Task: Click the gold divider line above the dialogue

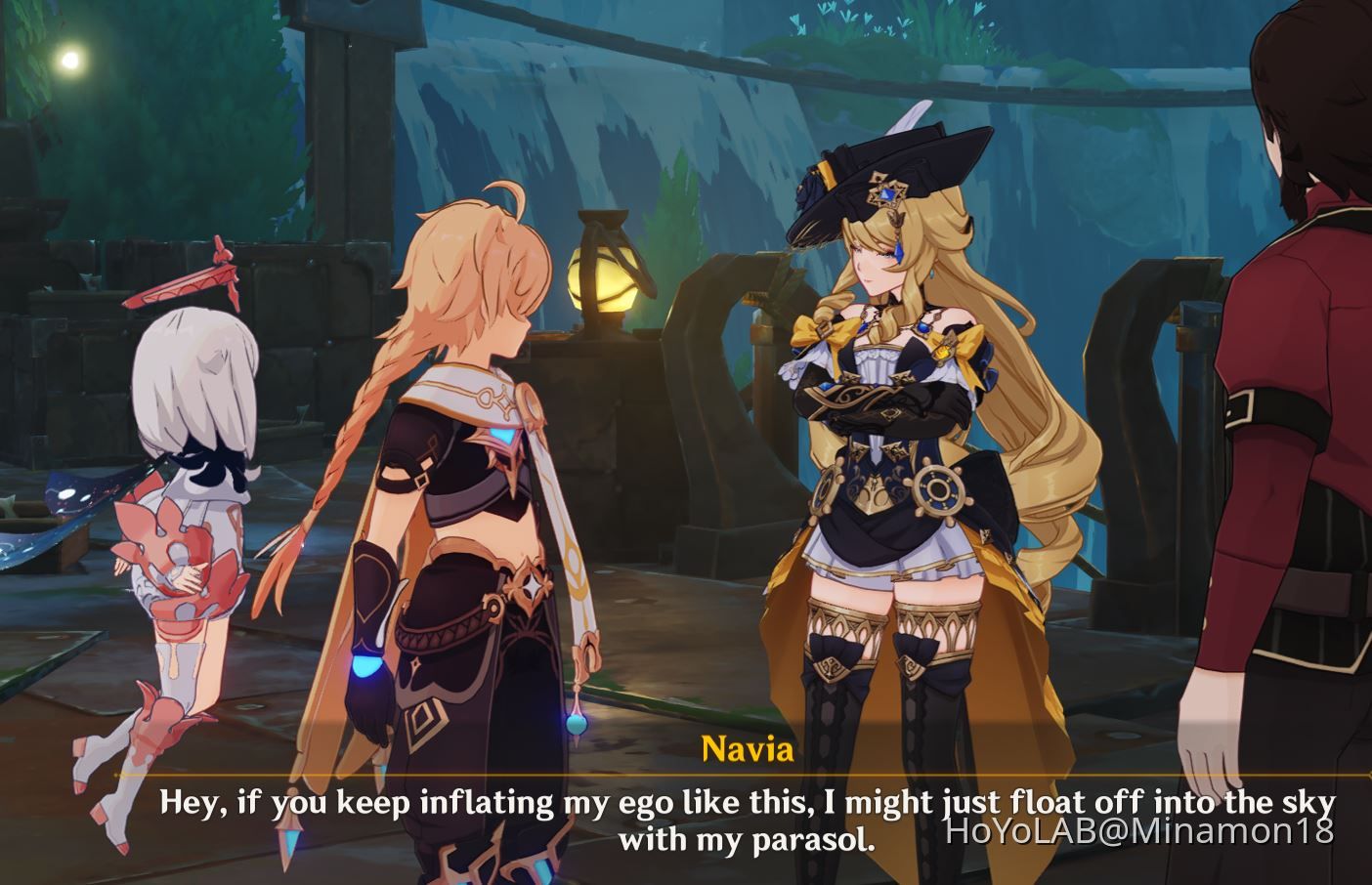Action: click(684, 775)
